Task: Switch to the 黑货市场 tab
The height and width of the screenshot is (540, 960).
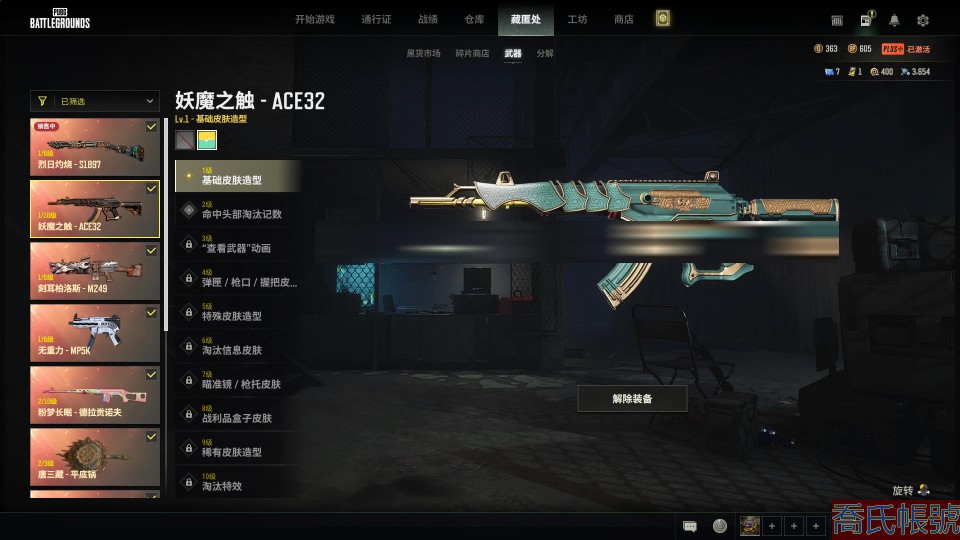Action: click(x=423, y=53)
